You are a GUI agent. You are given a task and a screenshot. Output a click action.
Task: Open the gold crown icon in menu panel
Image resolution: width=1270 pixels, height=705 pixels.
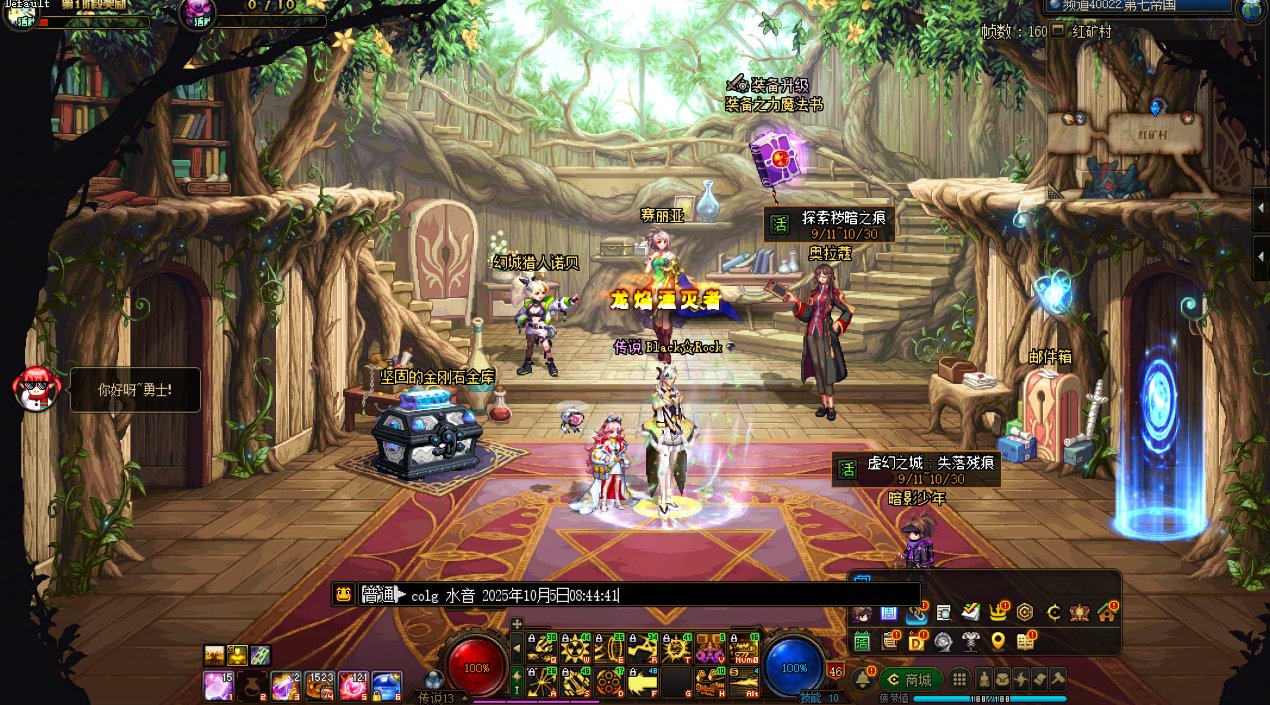998,612
